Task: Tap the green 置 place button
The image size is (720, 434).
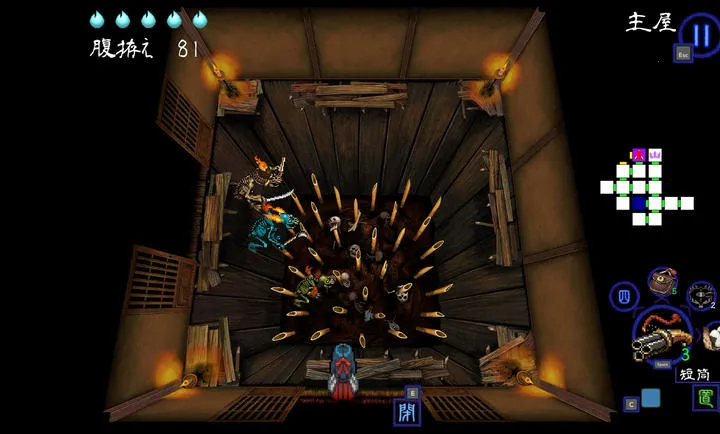Action: point(705,397)
